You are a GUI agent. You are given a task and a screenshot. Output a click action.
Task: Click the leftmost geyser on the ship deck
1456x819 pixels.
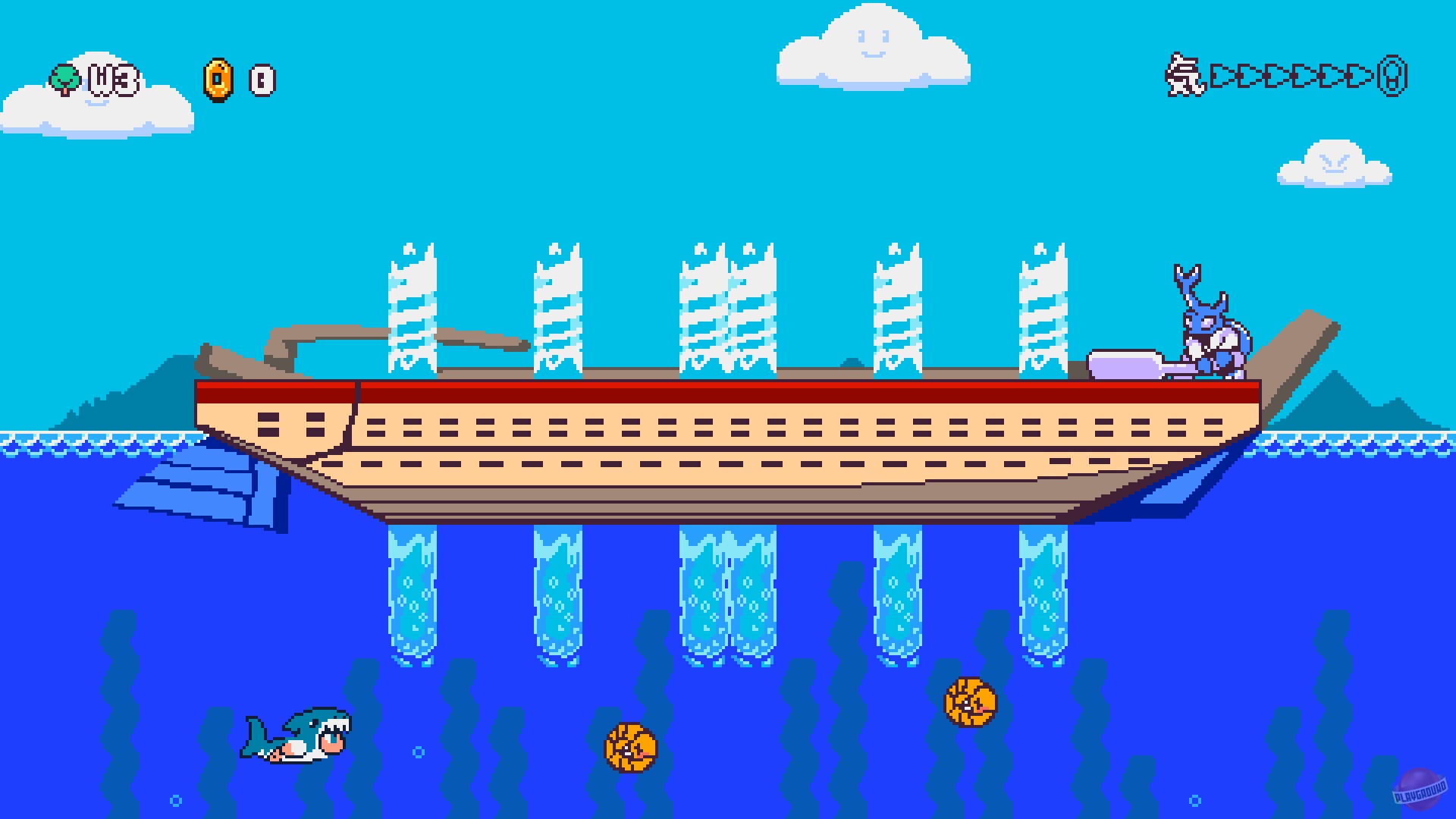(412, 311)
